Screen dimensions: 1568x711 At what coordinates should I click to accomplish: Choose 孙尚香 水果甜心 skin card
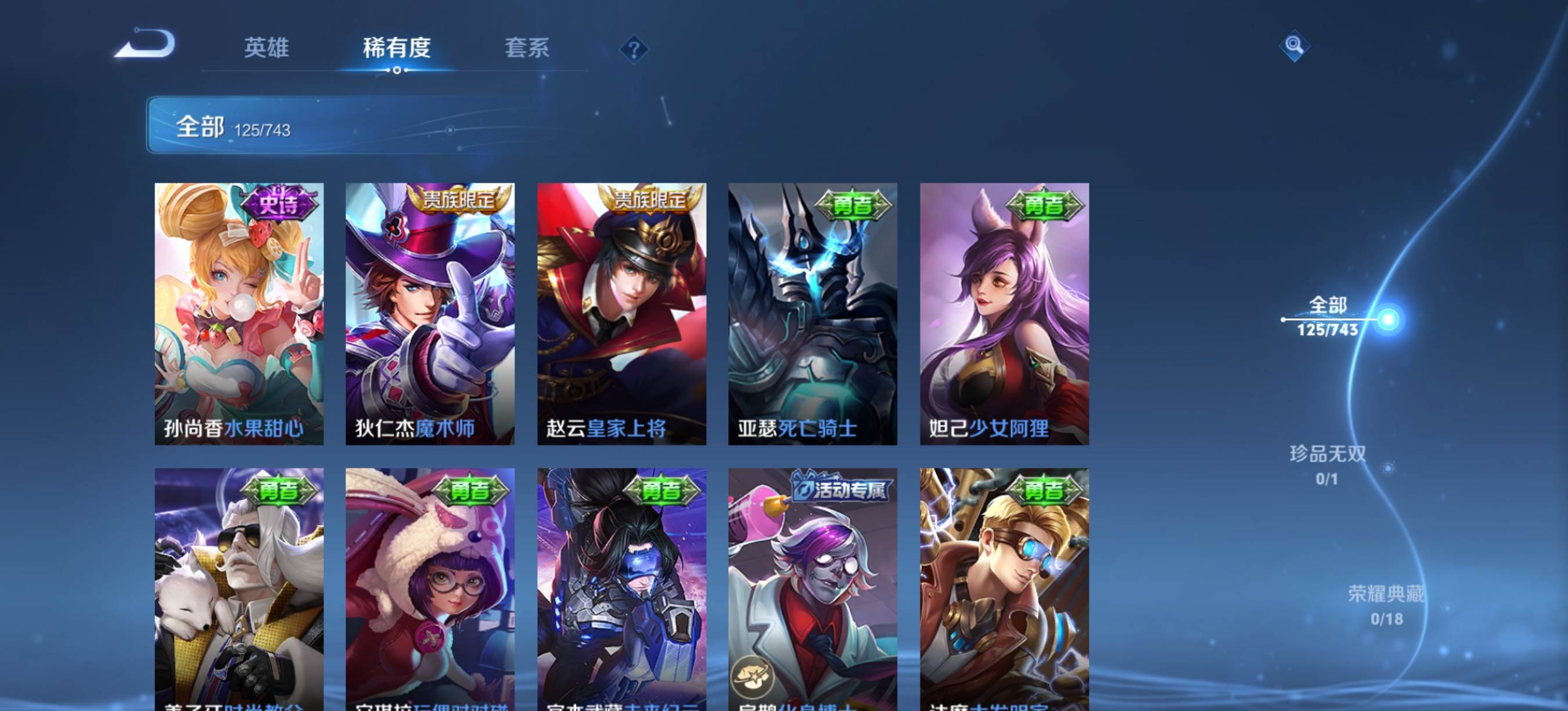[x=239, y=314]
